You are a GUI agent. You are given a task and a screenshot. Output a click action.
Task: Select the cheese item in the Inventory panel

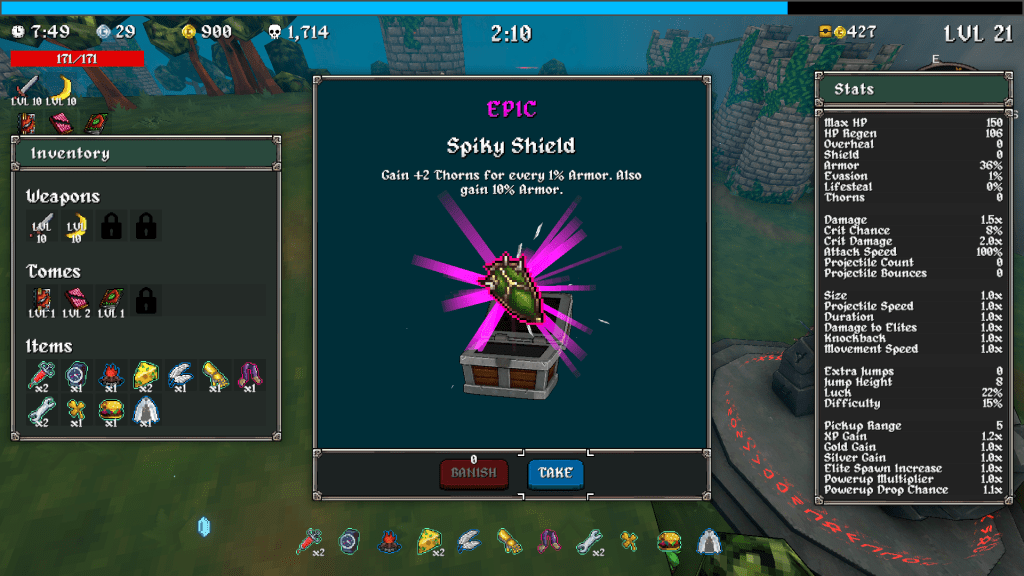(x=146, y=375)
